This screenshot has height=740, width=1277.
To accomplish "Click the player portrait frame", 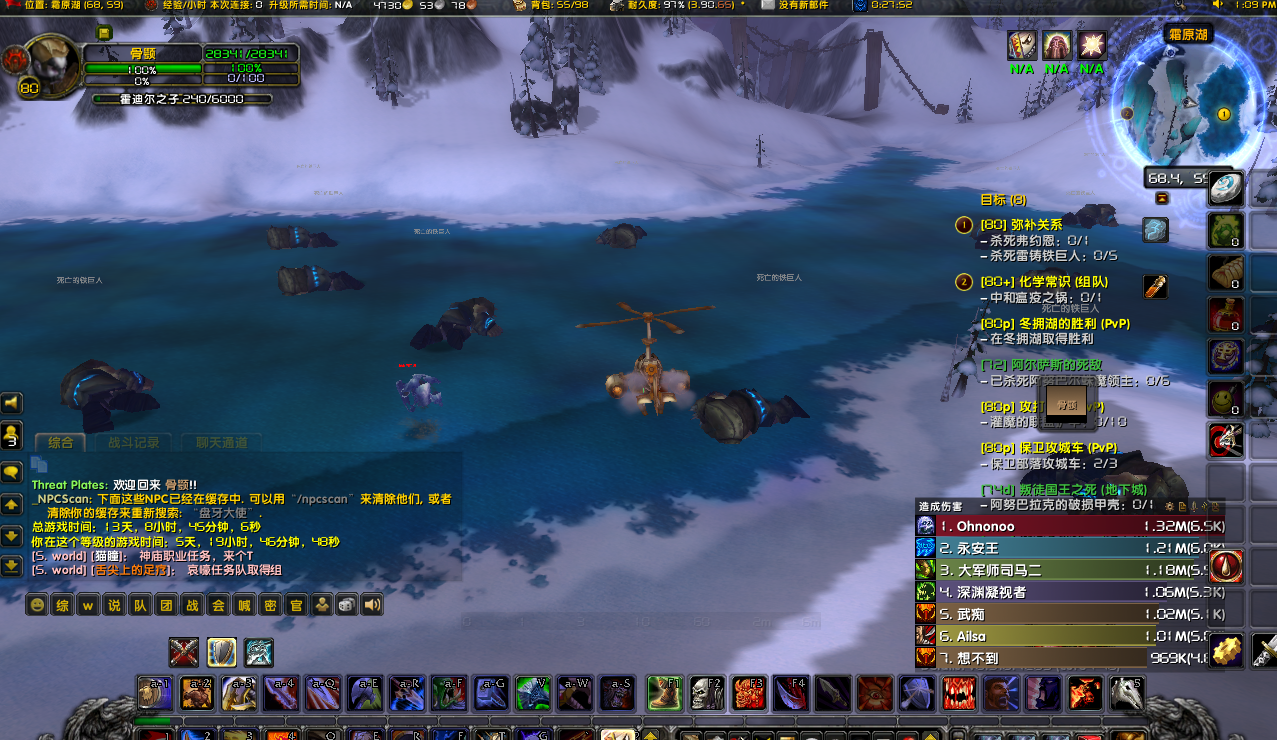I will click(x=48, y=66).
